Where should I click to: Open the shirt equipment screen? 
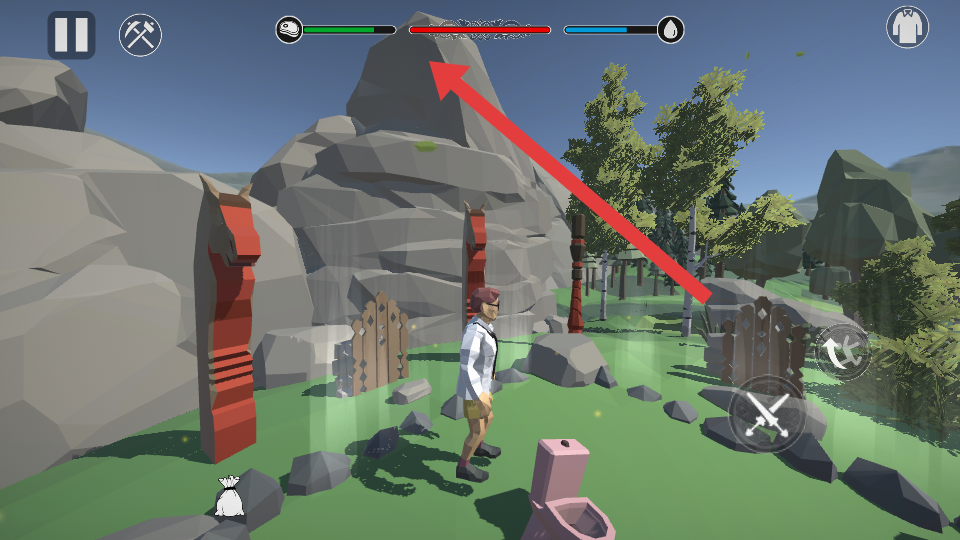(x=907, y=27)
